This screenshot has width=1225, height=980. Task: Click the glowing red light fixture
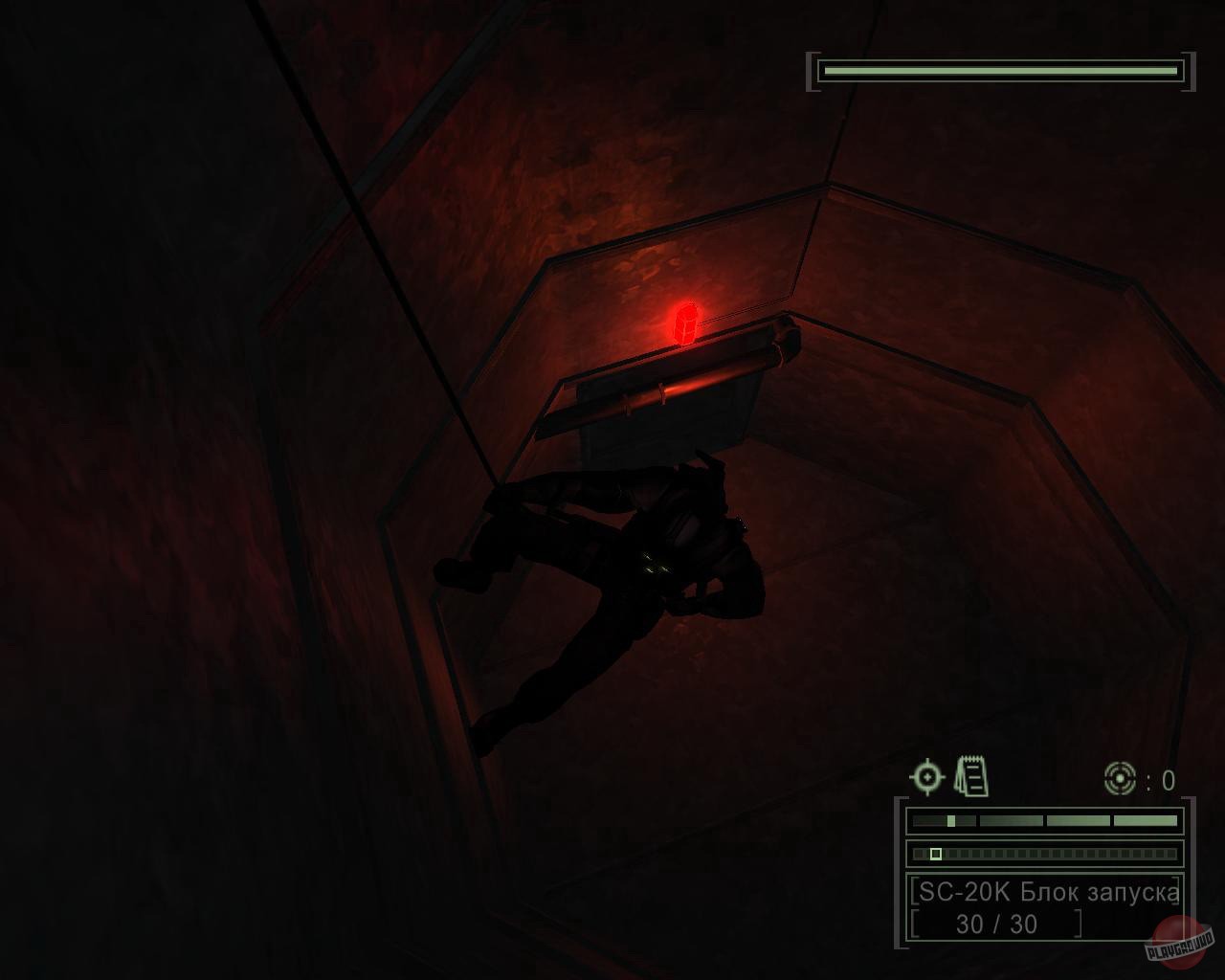686,322
